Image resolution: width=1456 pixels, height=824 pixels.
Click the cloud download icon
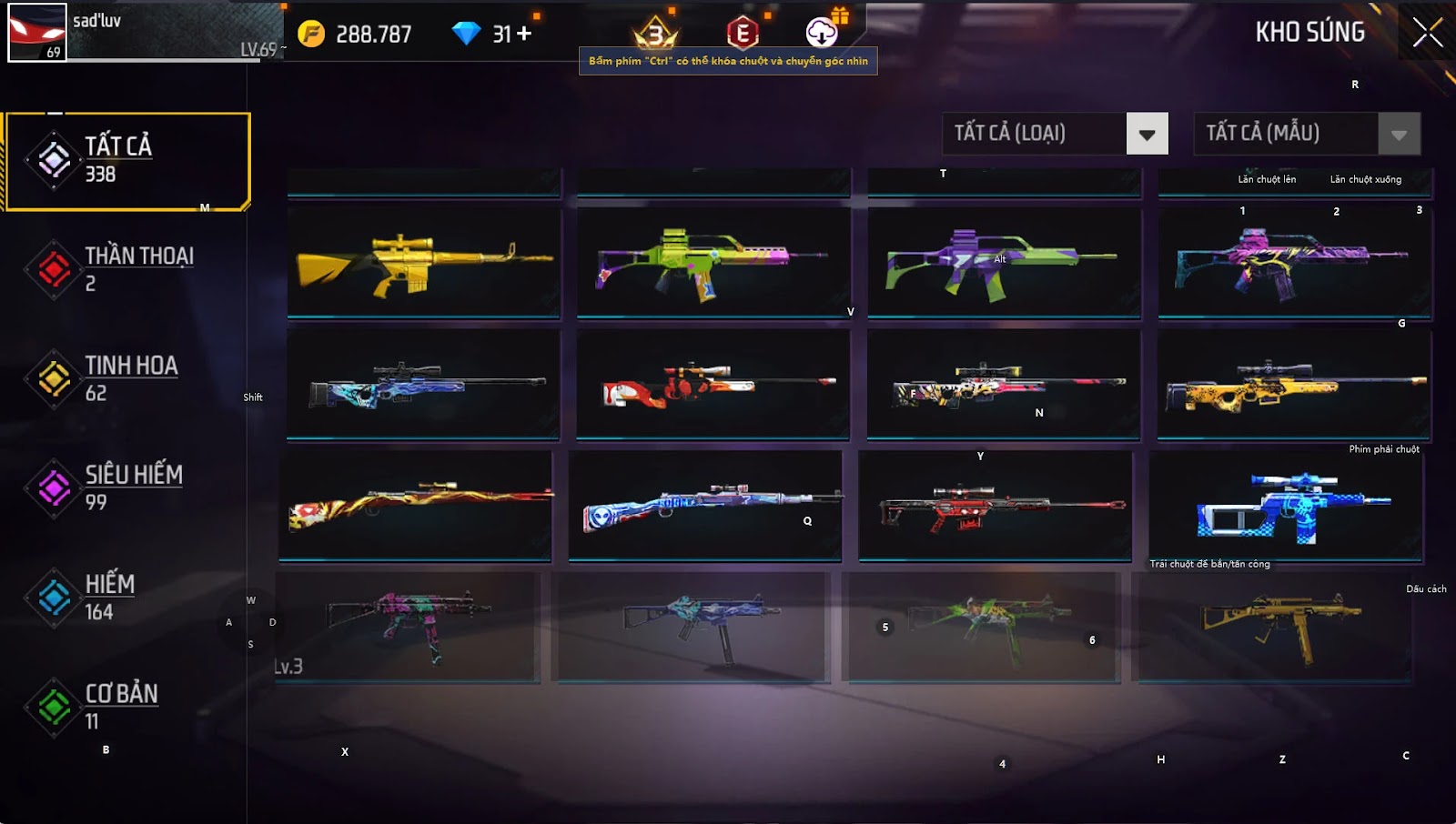822,33
